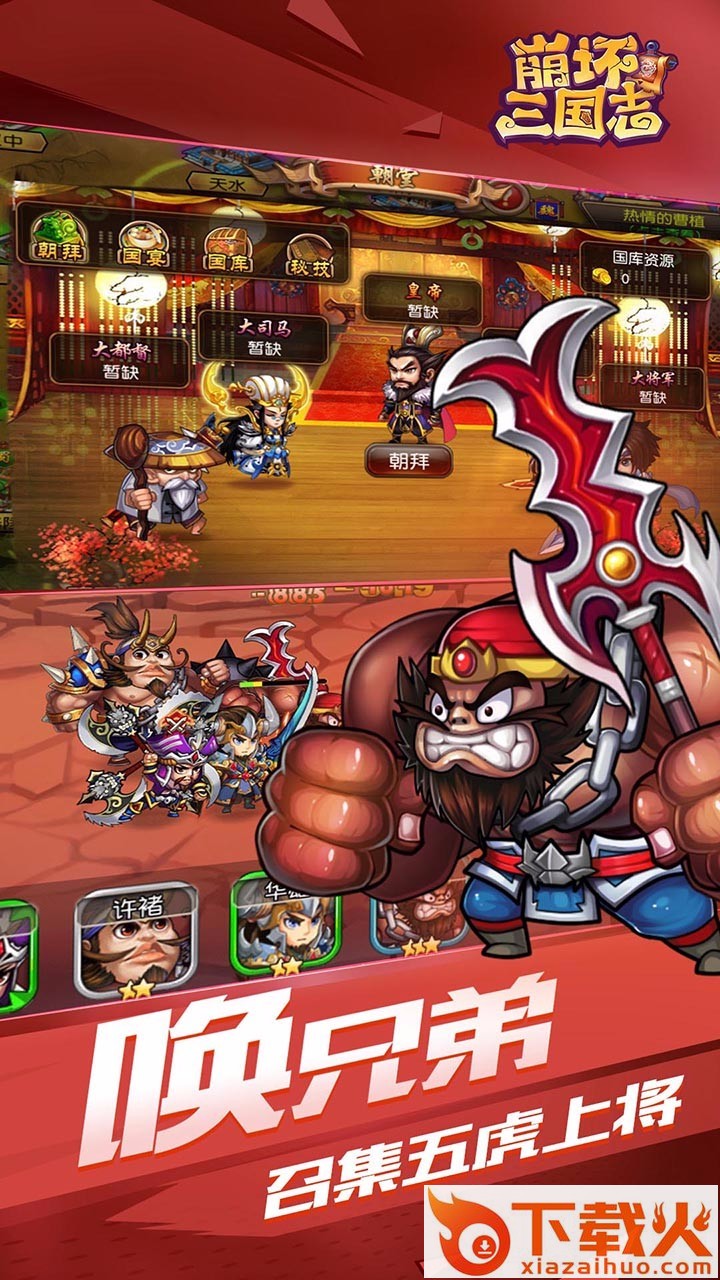Choose the two-star blue-eyed hero portrait
This screenshot has width=720, height=1280.
(x=285, y=922)
